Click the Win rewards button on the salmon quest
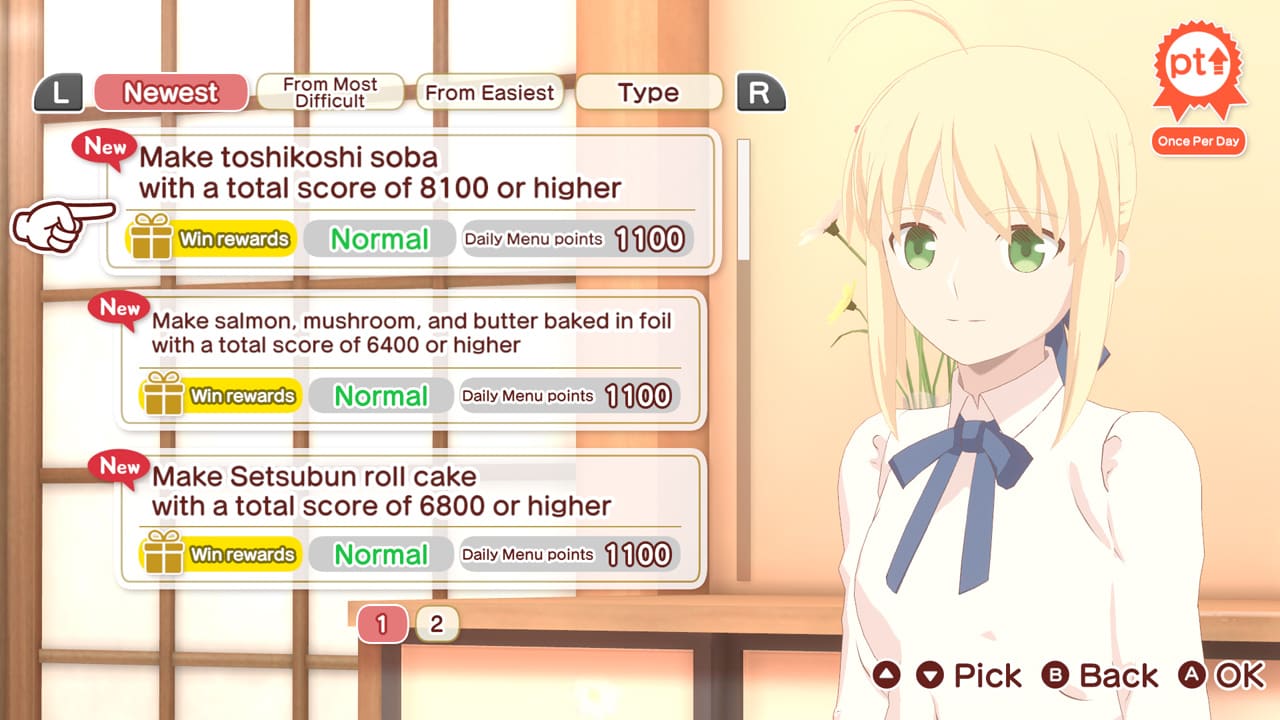The height and width of the screenshot is (720, 1280). pos(238,395)
